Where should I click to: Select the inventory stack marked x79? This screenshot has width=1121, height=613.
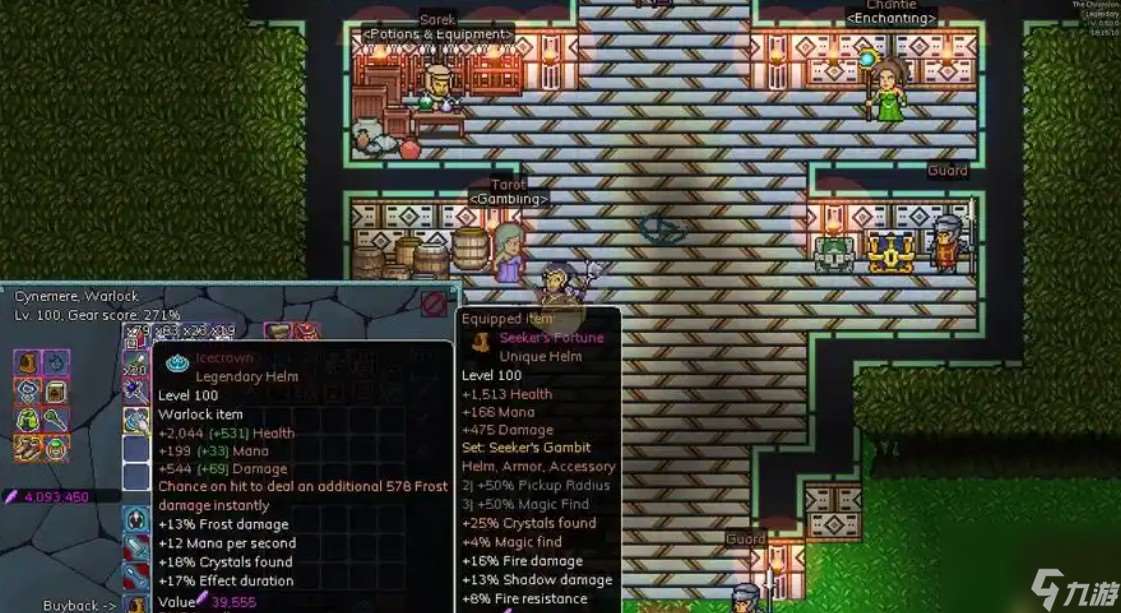point(136,334)
